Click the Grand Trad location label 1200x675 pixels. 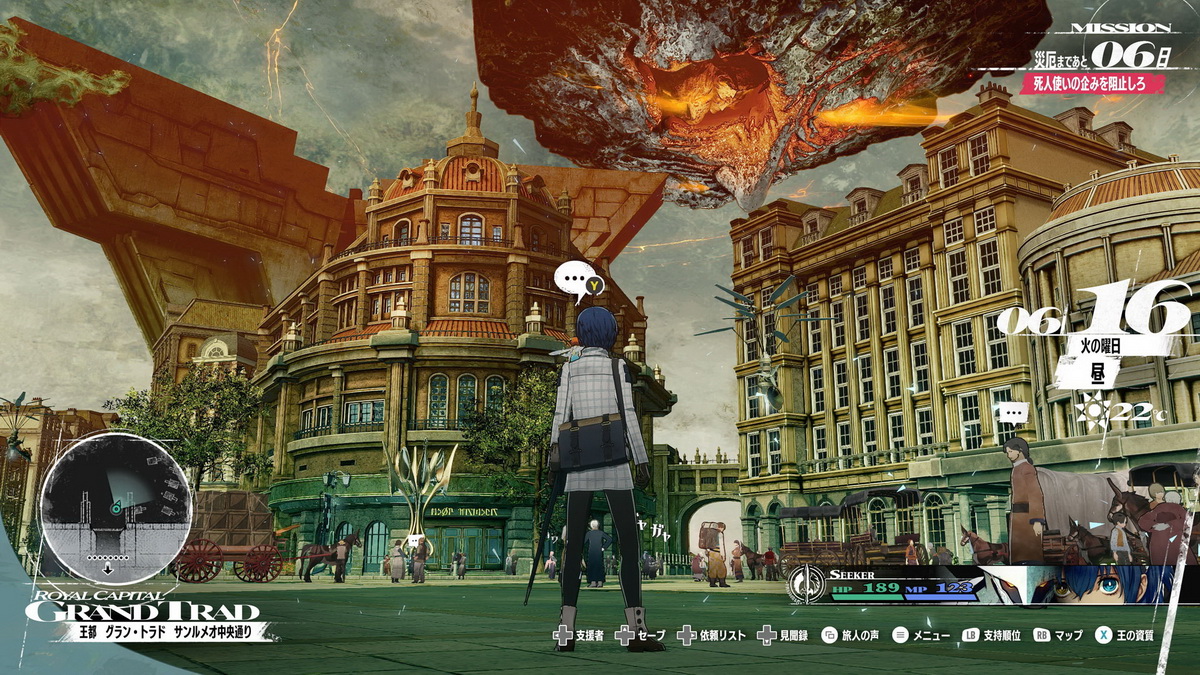[142, 612]
